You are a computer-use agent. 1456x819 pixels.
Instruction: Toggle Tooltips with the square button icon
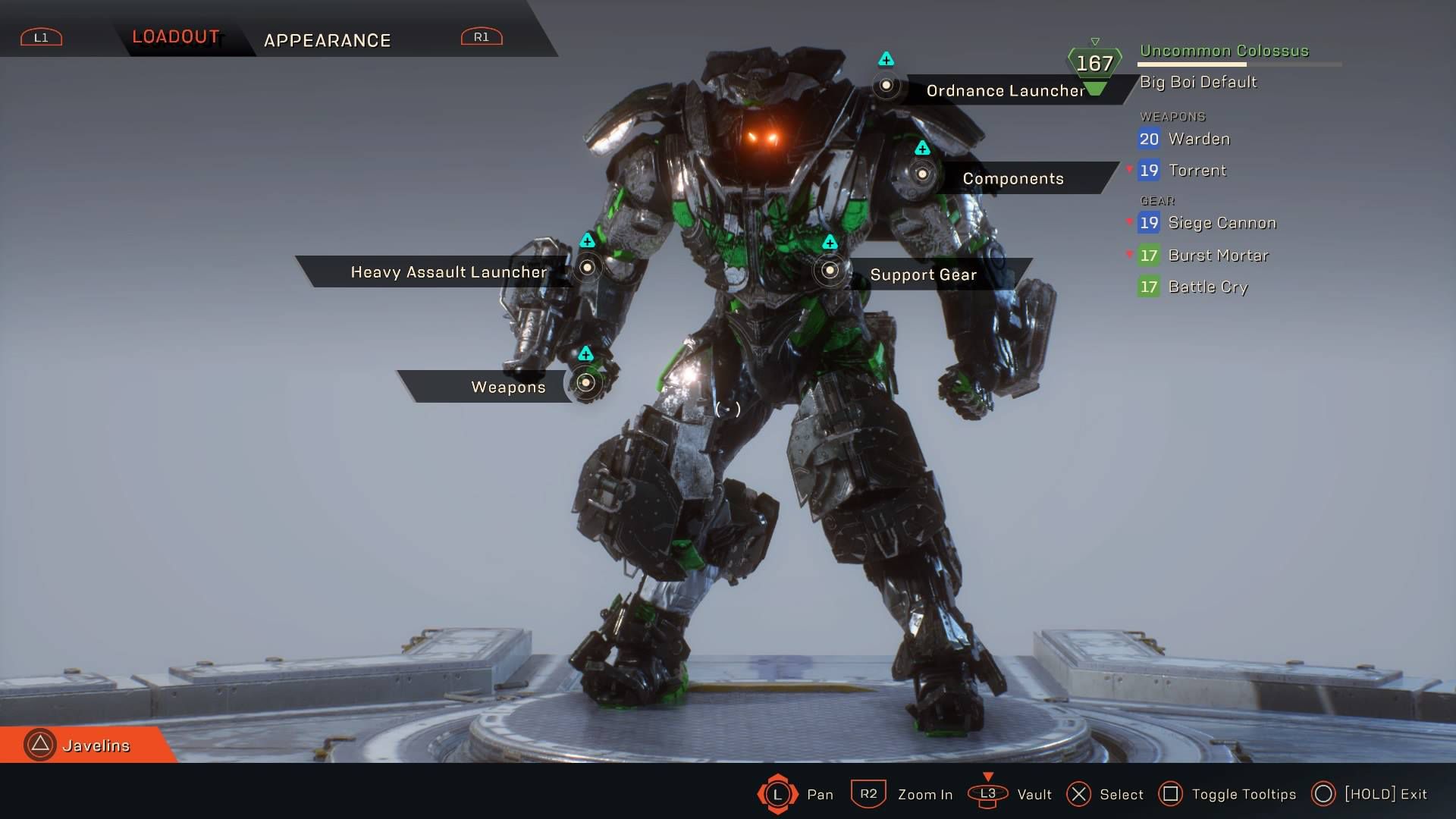click(1171, 795)
